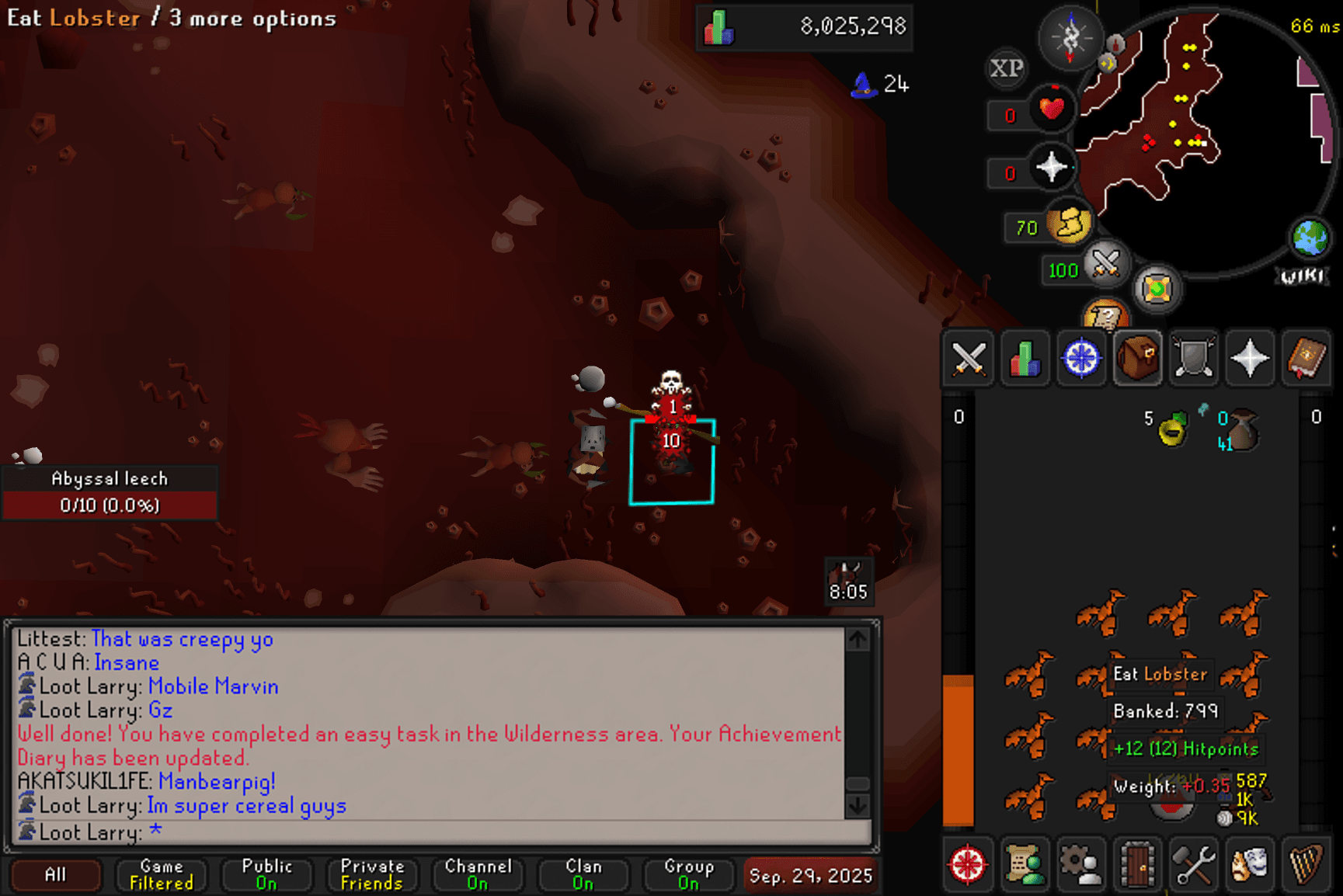
Task: Click the compass to face north
Action: (1070, 36)
